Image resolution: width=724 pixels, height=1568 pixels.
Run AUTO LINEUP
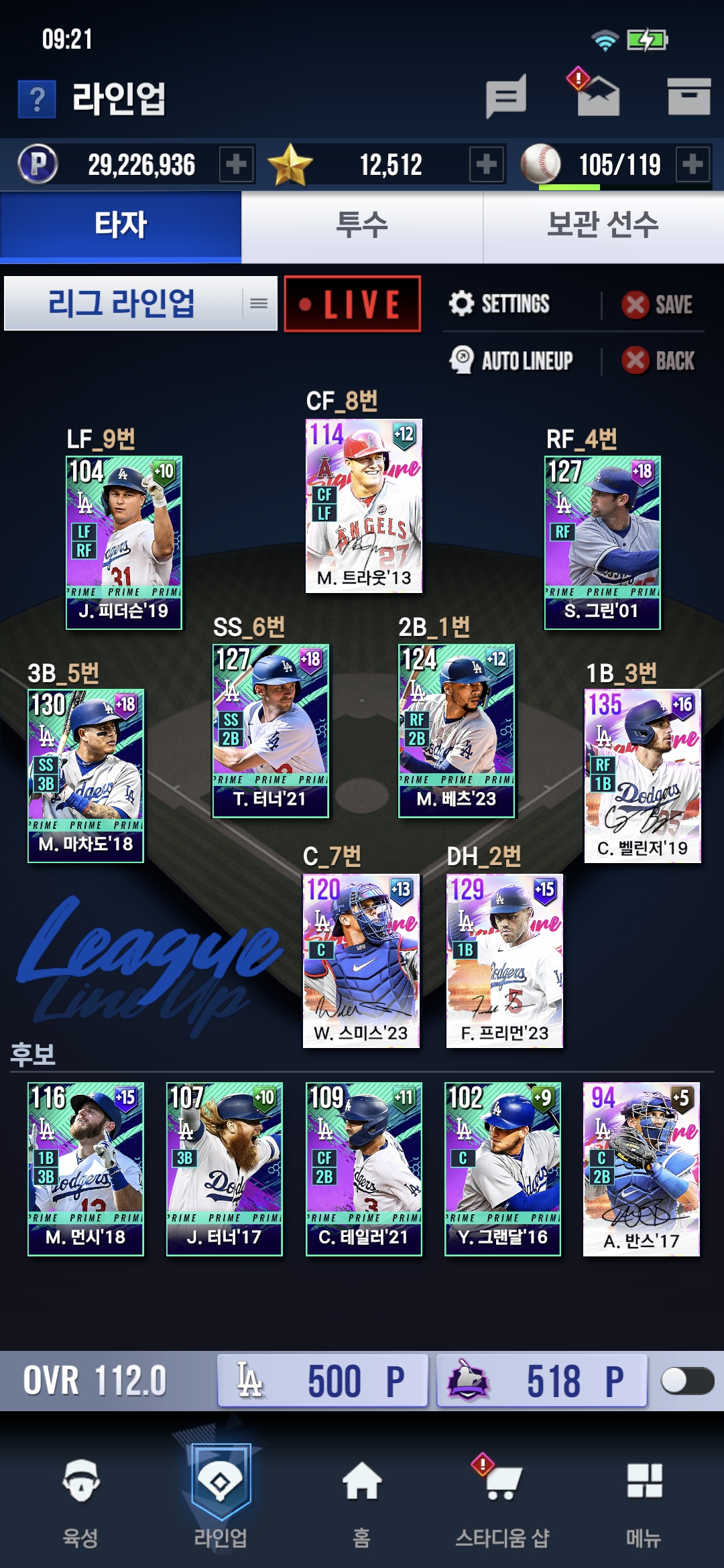pos(511,361)
